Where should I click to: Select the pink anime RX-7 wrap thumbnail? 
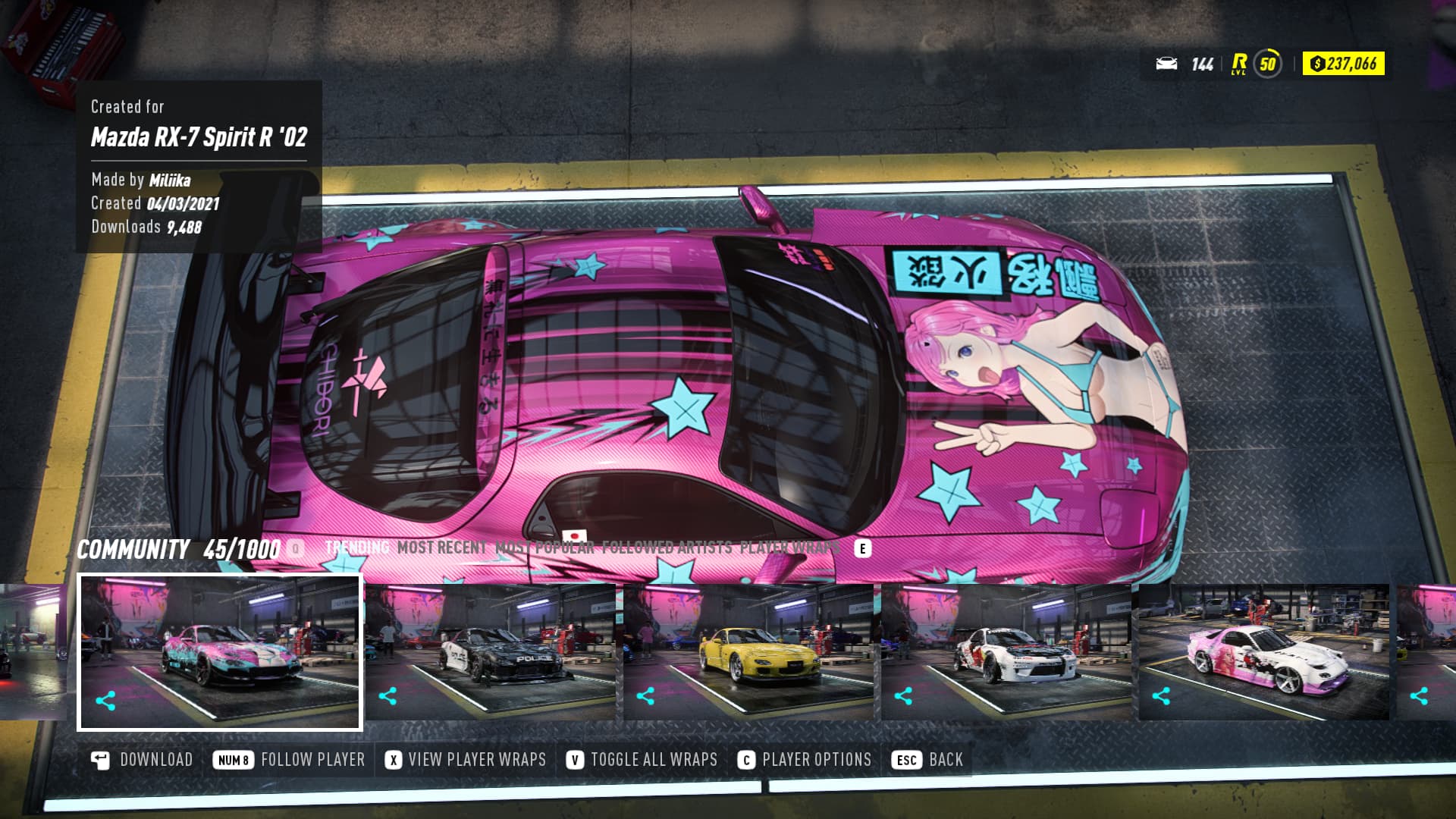(220, 652)
